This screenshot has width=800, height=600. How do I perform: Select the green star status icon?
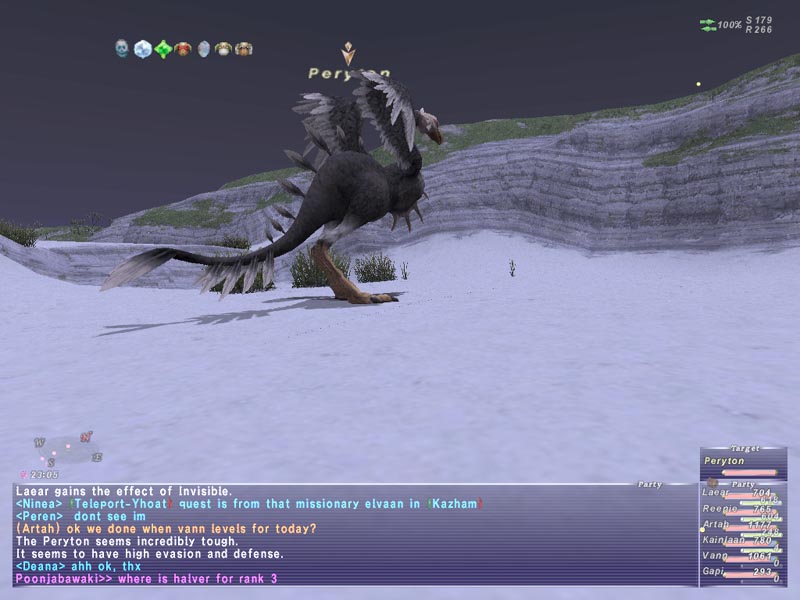pos(162,48)
